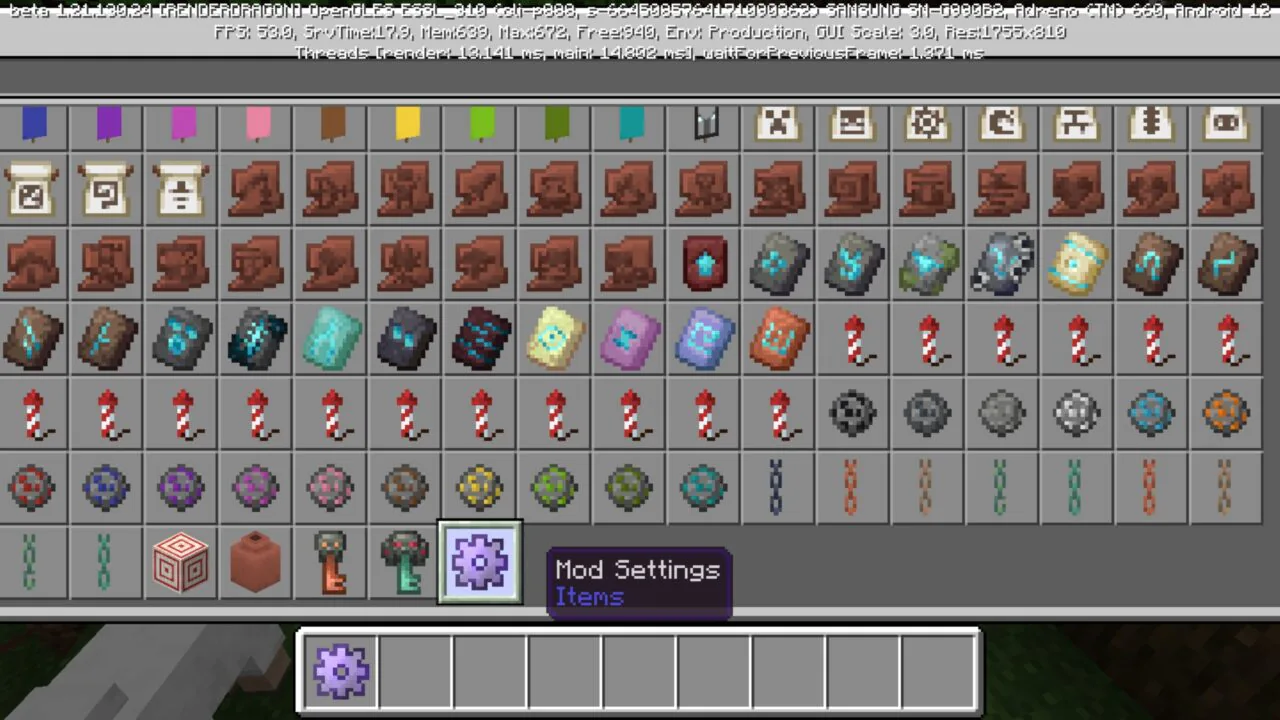Pick the gear banner pattern item
This screenshot has height=720, width=1280.
click(x=926, y=123)
